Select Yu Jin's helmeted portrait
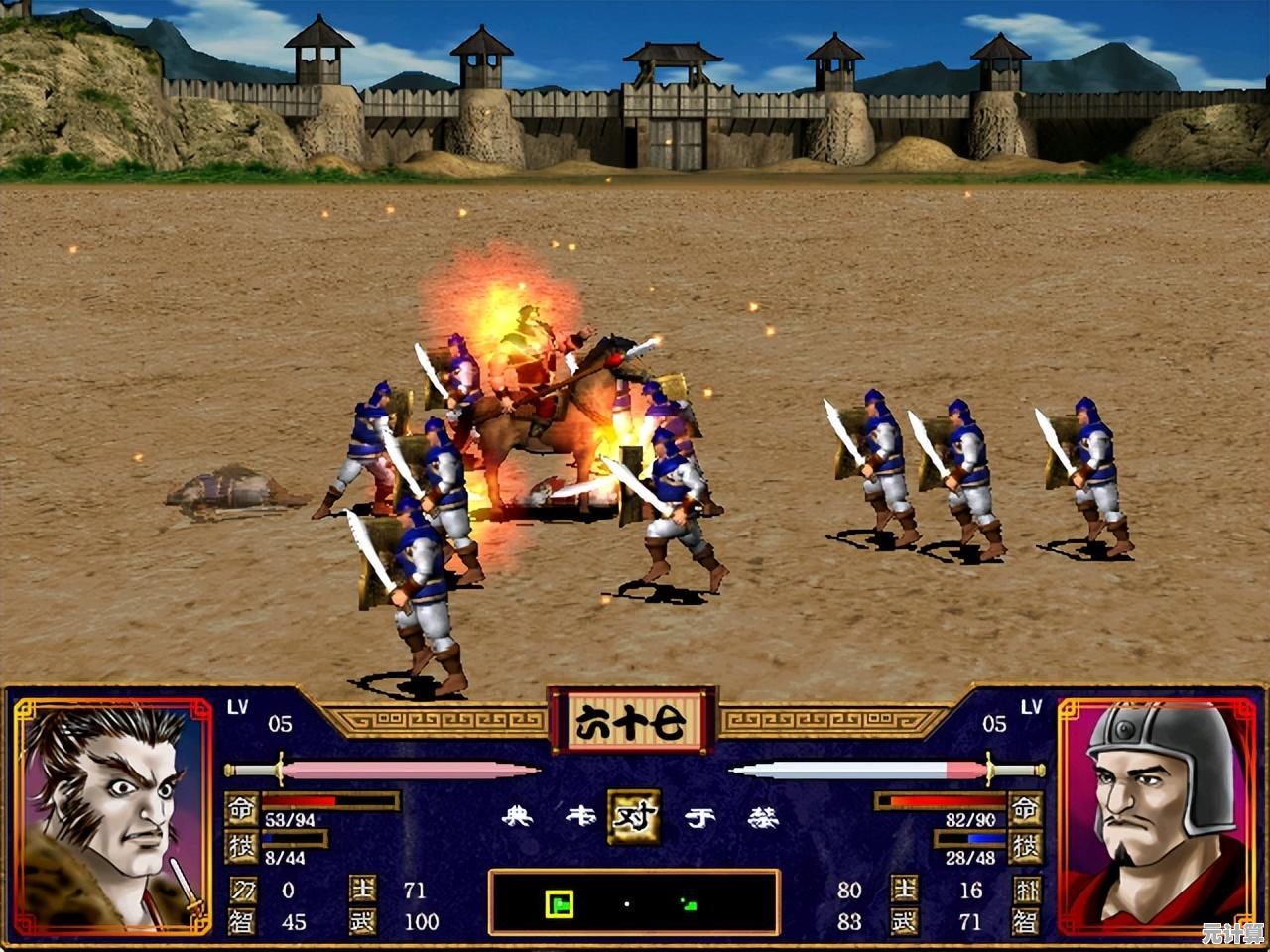Viewport: 1270px width, 952px height. tap(1157, 815)
